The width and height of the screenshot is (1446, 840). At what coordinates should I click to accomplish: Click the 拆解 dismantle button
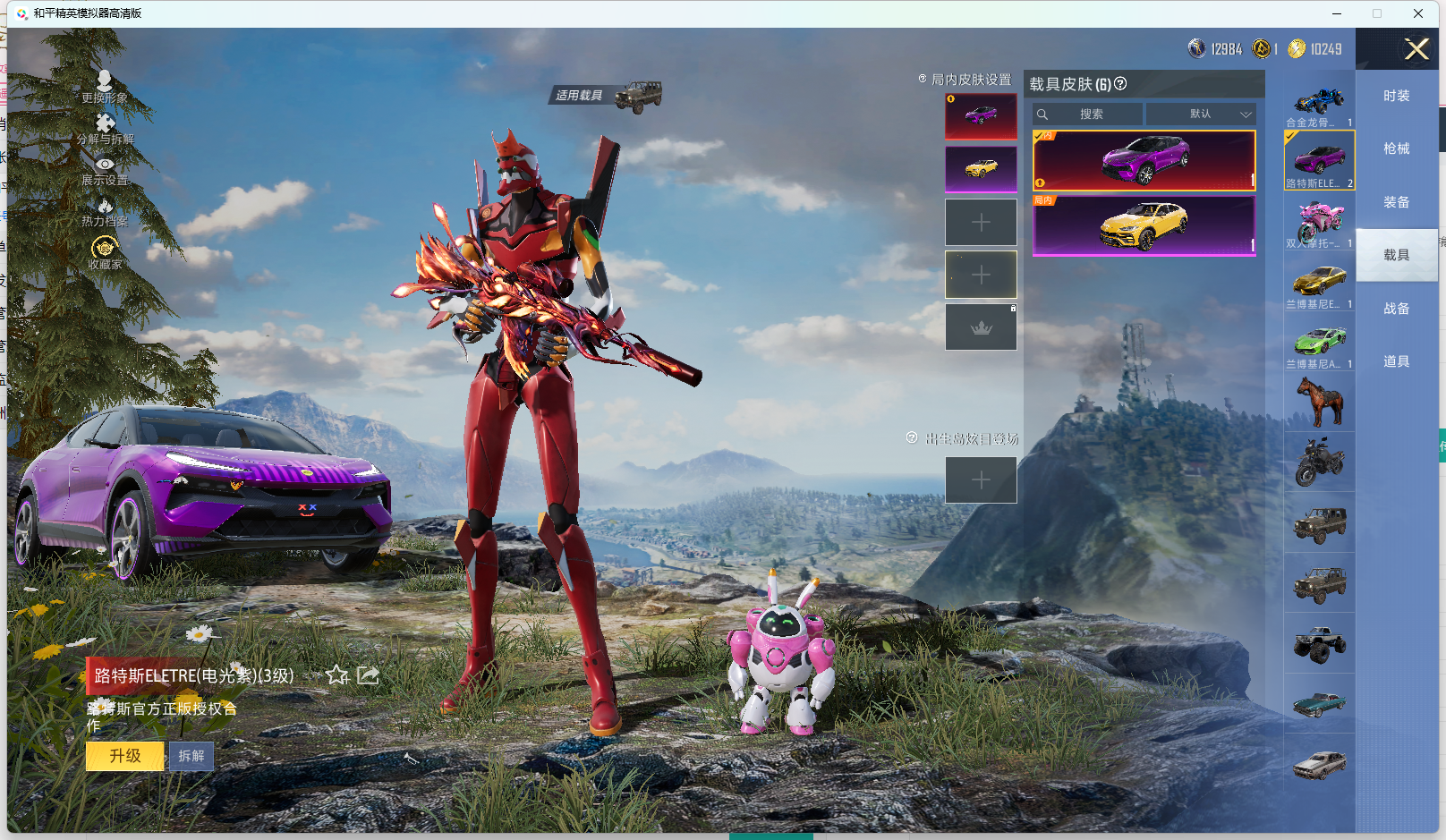[191, 756]
